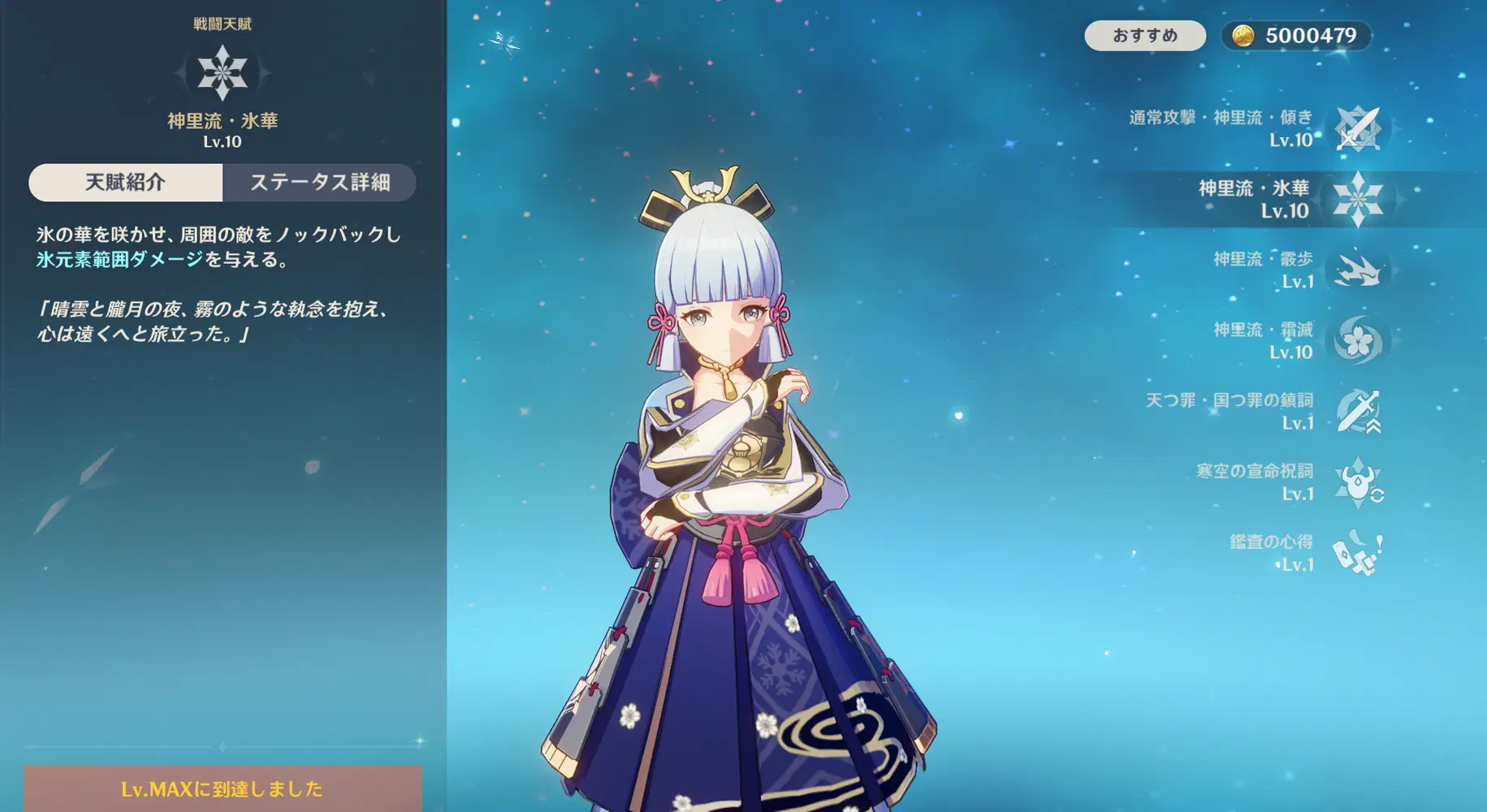Select the 通常攻撃・神里流・傾き talent icon

coord(1359,127)
